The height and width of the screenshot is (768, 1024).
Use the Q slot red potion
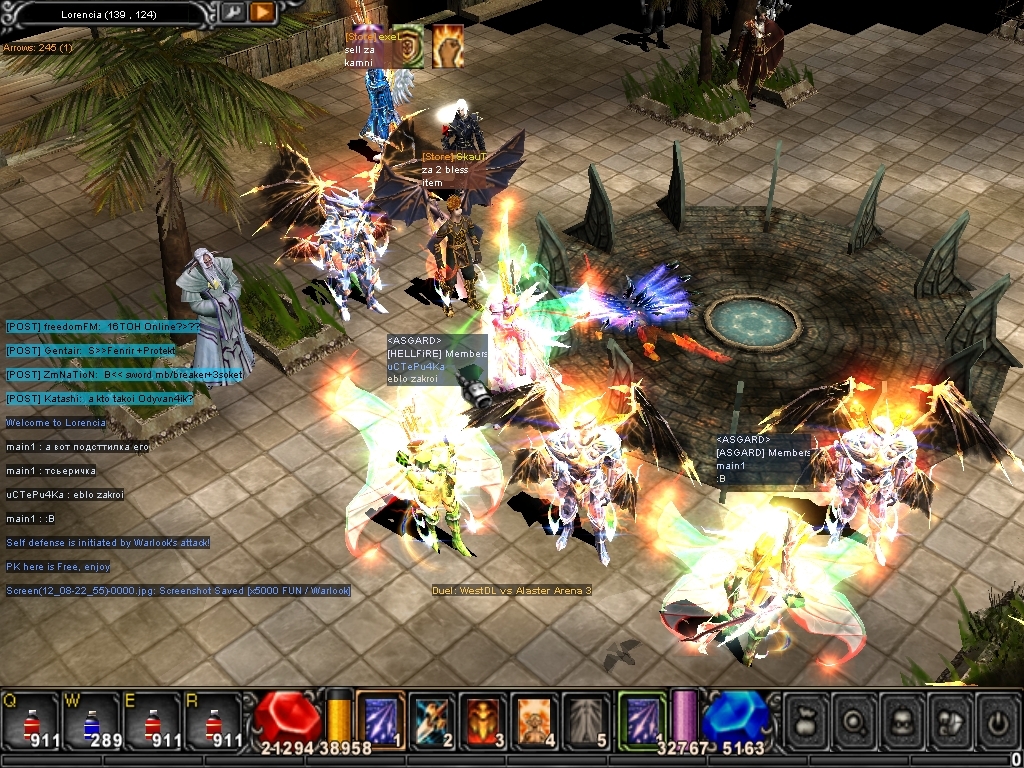[x=31, y=720]
